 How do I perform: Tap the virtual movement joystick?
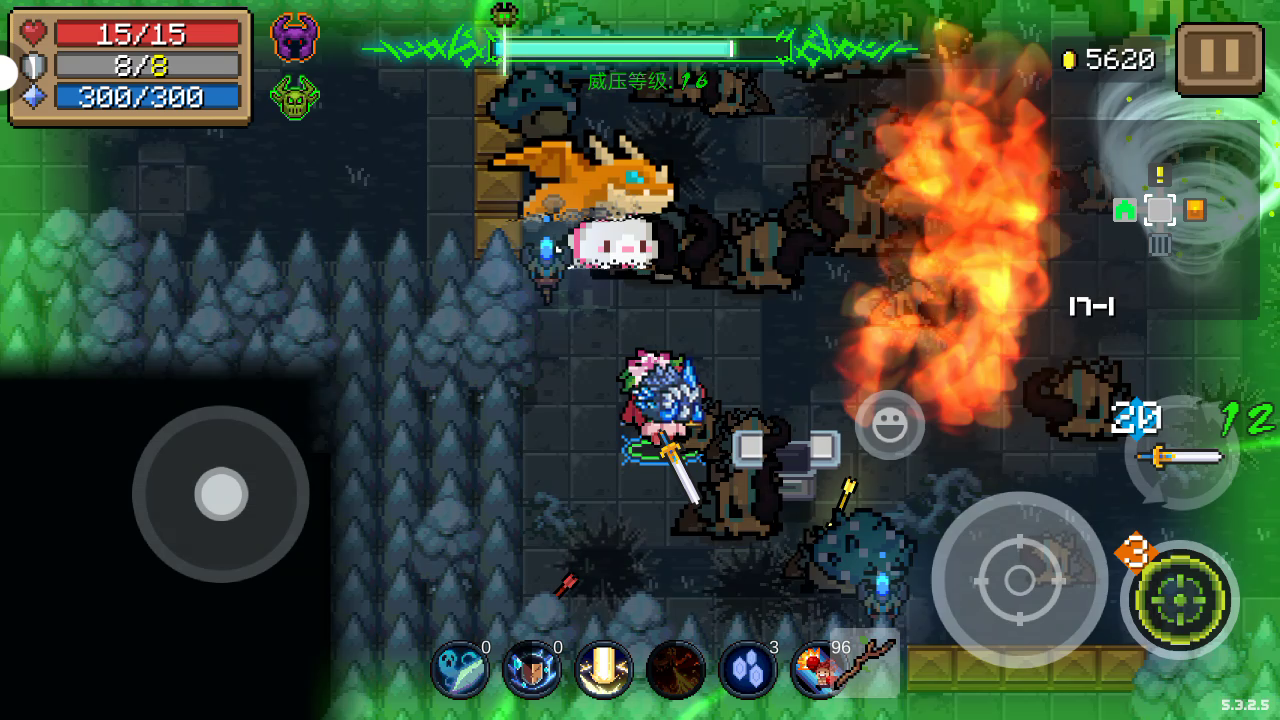click(x=221, y=494)
